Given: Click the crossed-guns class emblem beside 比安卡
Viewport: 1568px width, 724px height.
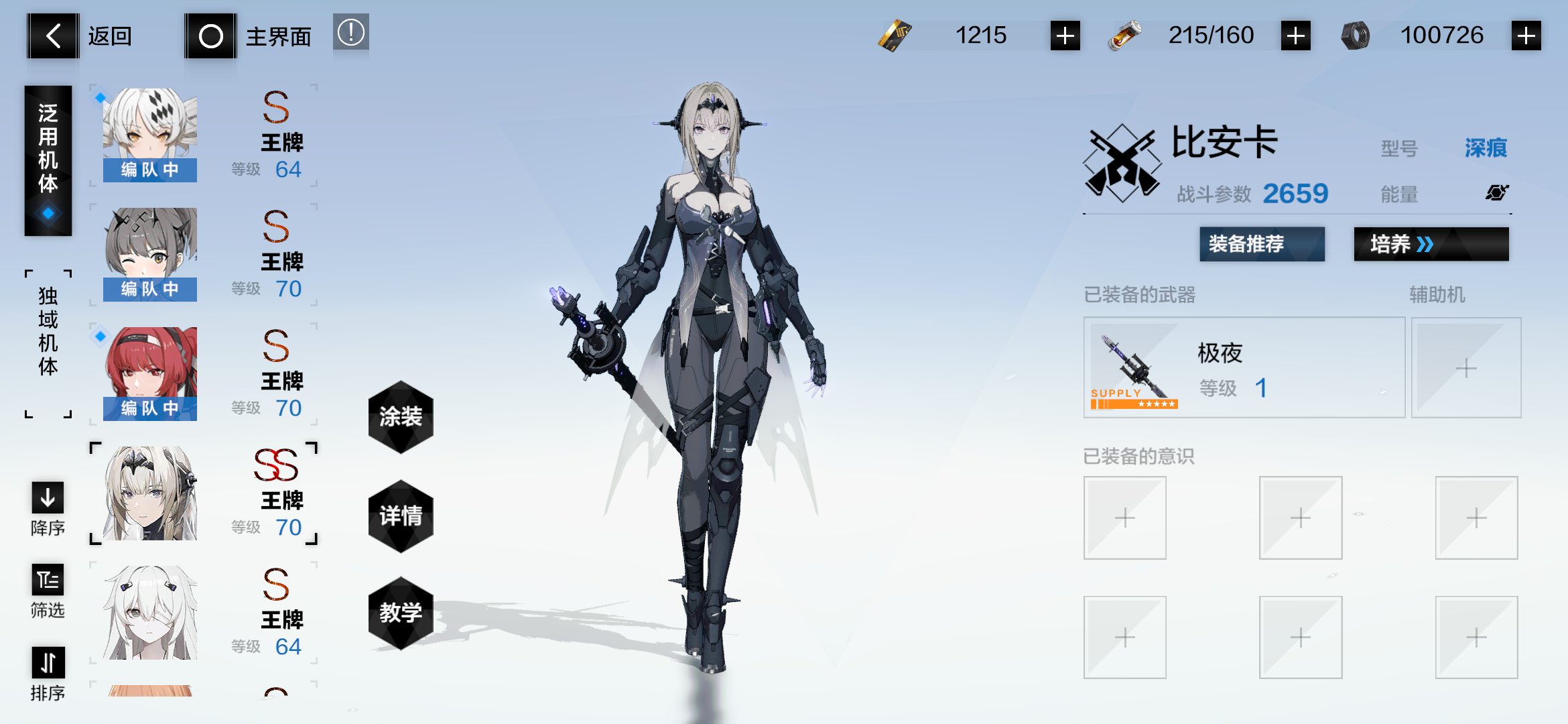Looking at the screenshot, I should [x=1122, y=162].
